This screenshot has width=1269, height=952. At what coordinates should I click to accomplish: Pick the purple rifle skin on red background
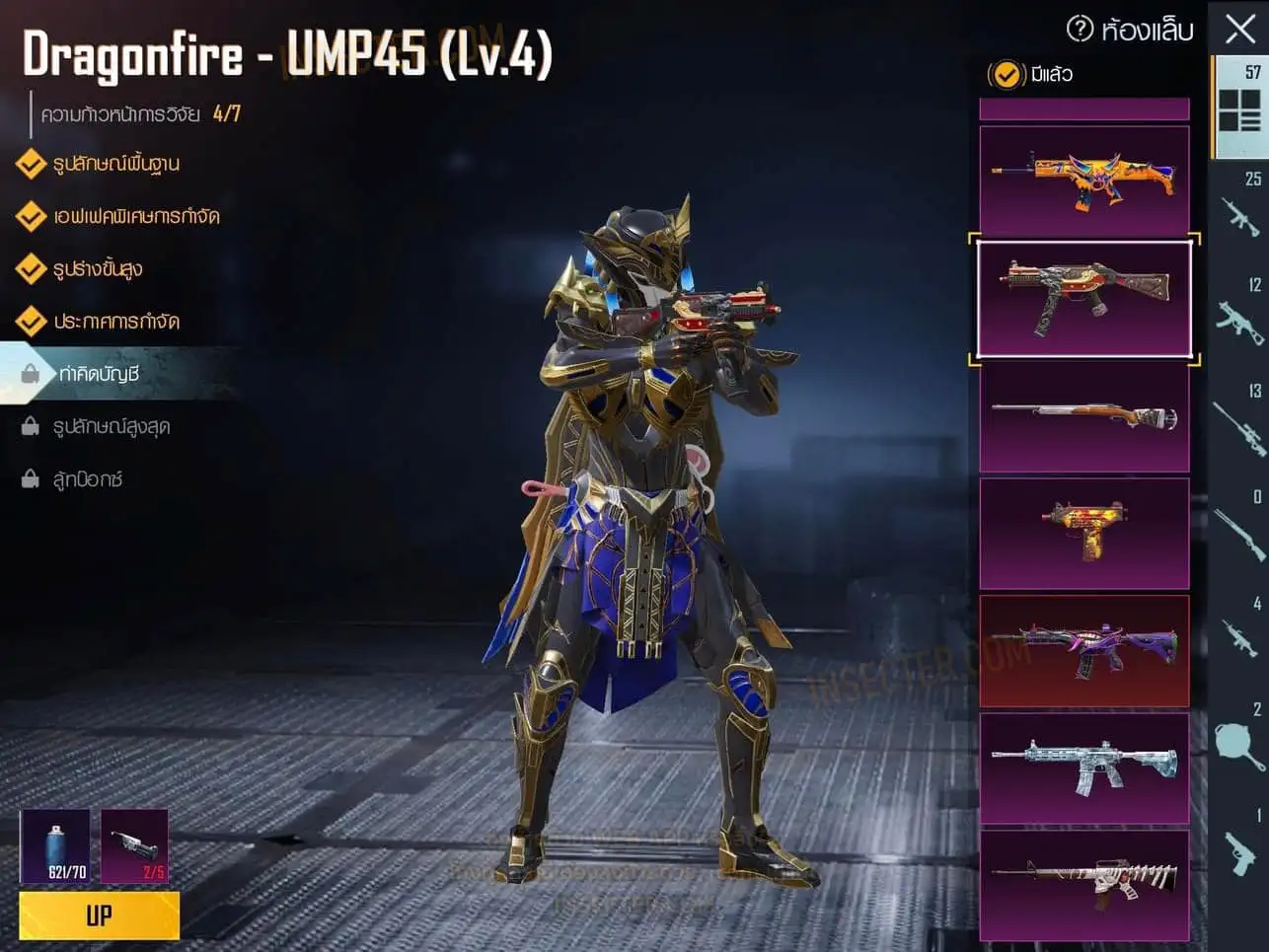1083,650
